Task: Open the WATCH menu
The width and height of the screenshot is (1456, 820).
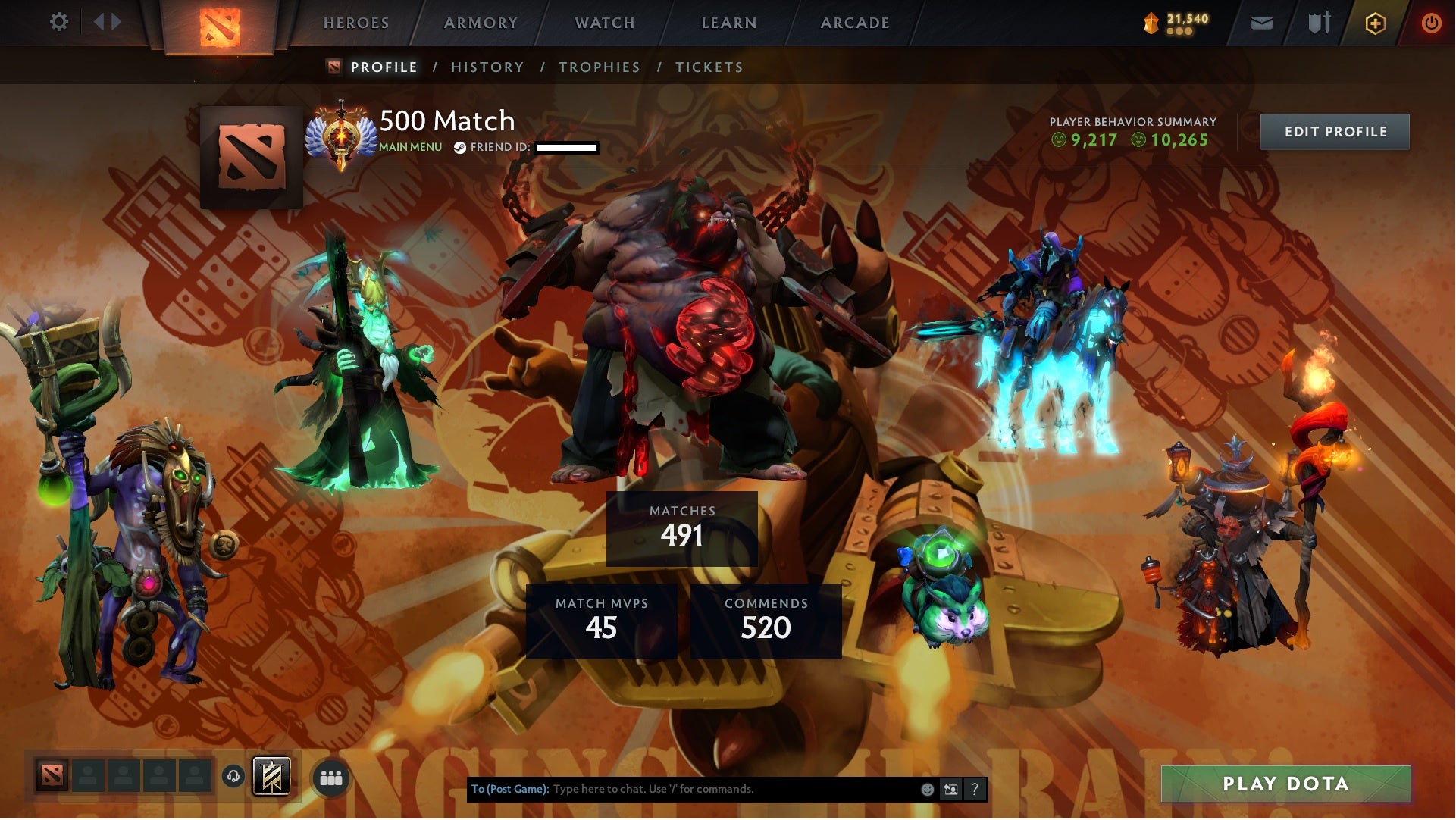Action: (603, 23)
